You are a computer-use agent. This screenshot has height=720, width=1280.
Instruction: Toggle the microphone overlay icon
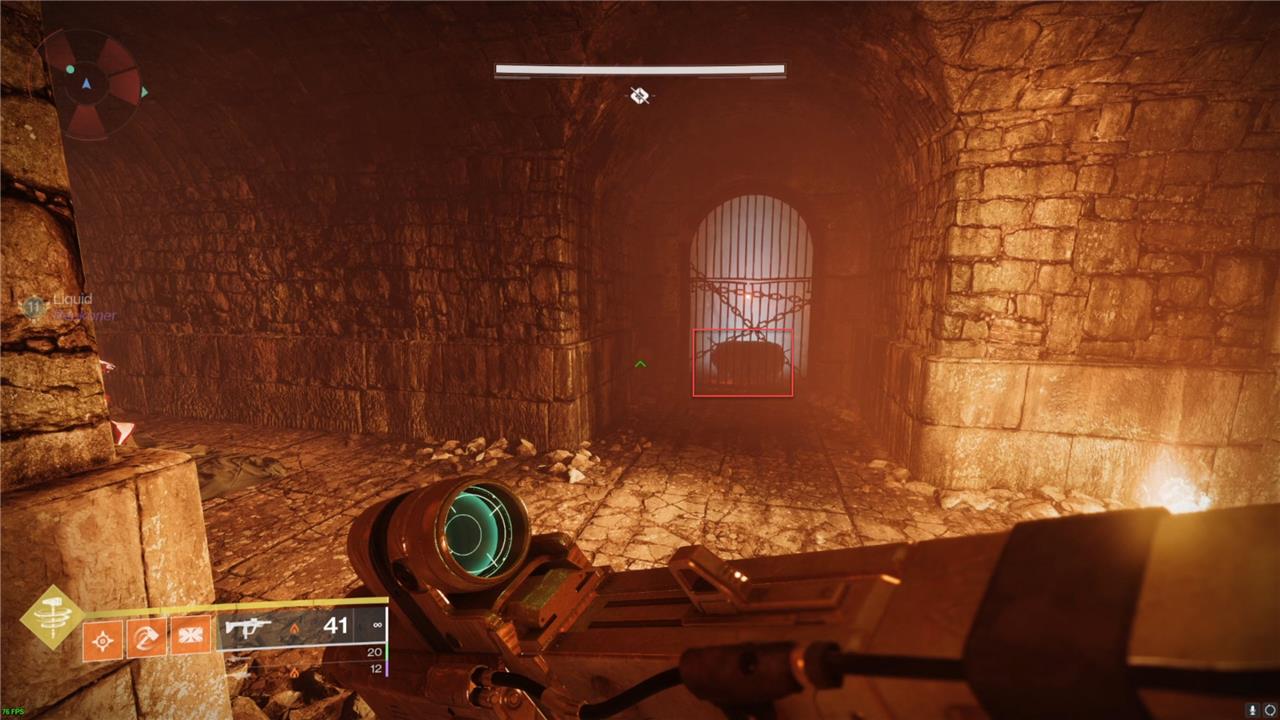[x=1251, y=709]
